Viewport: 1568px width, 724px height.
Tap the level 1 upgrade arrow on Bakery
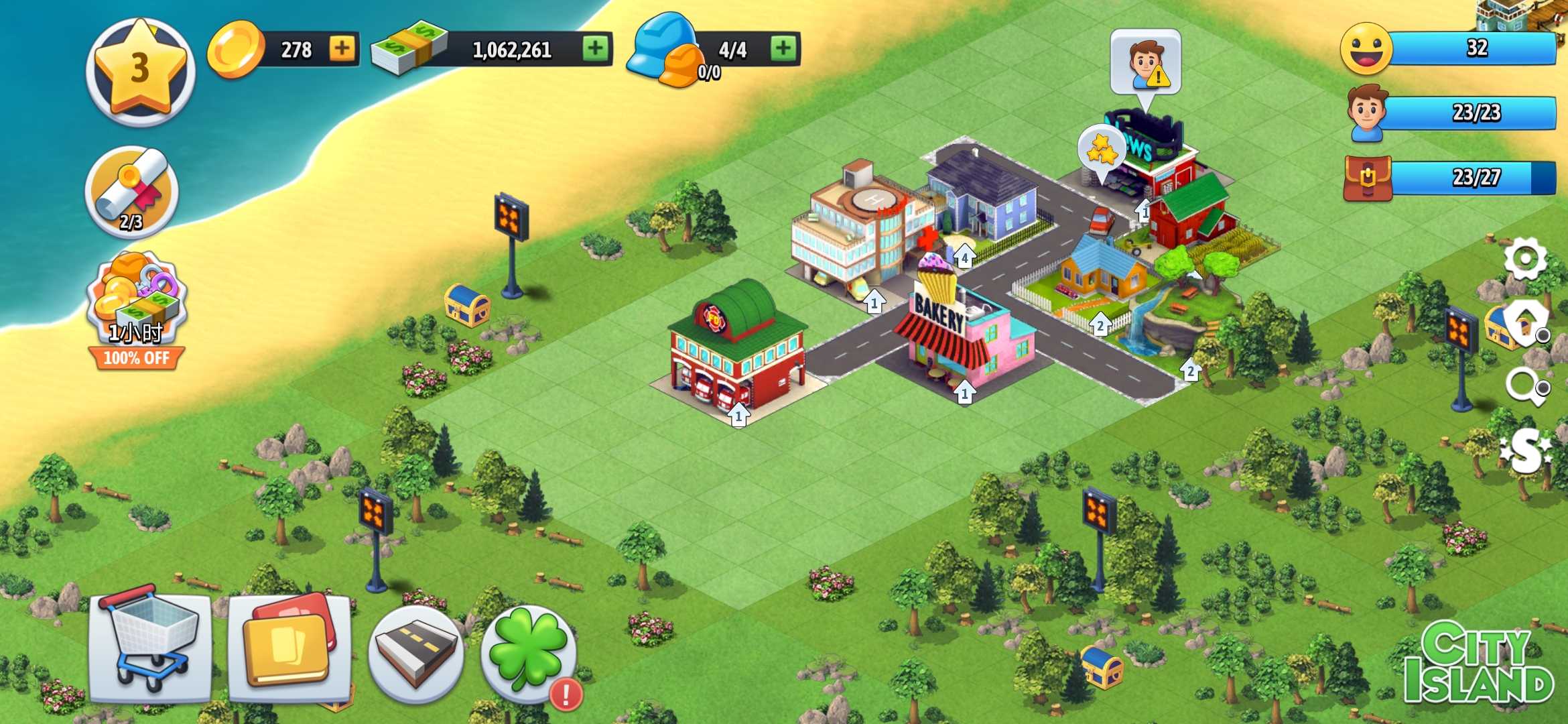(964, 393)
